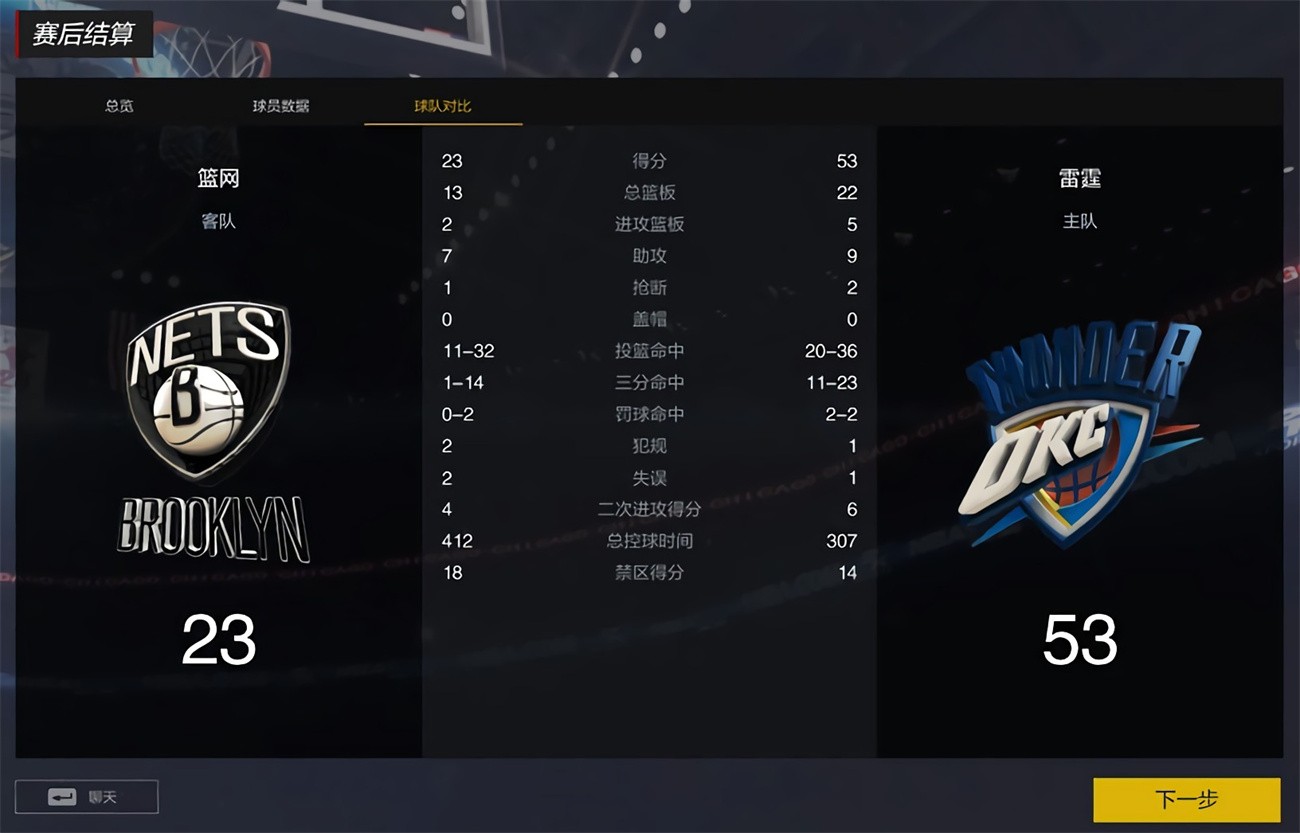
Task: Select the 雷霆 team name text
Action: (x=1081, y=178)
